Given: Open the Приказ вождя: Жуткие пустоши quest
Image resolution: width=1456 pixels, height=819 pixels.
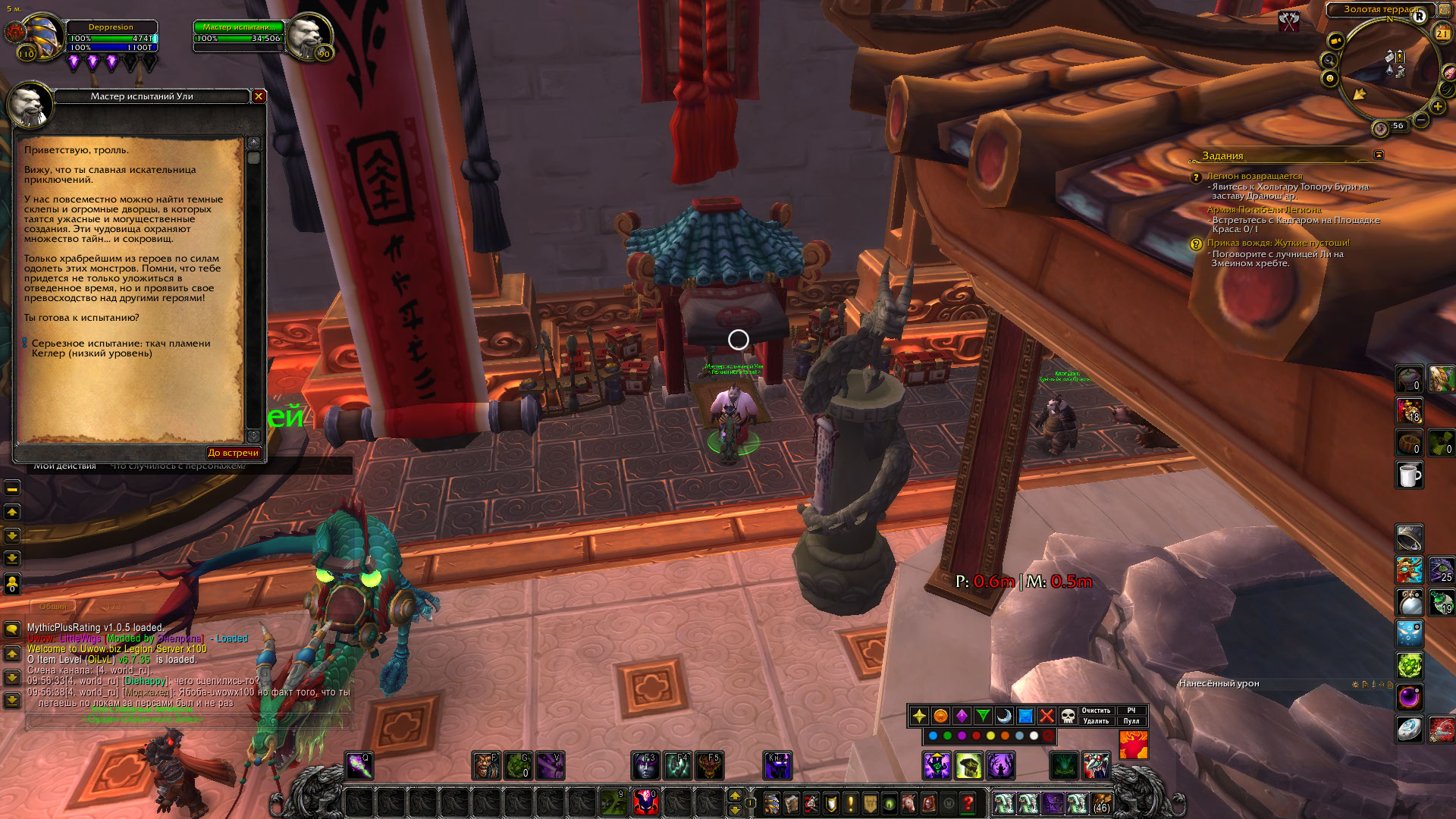Looking at the screenshot, I should (x=1278, y=243).
